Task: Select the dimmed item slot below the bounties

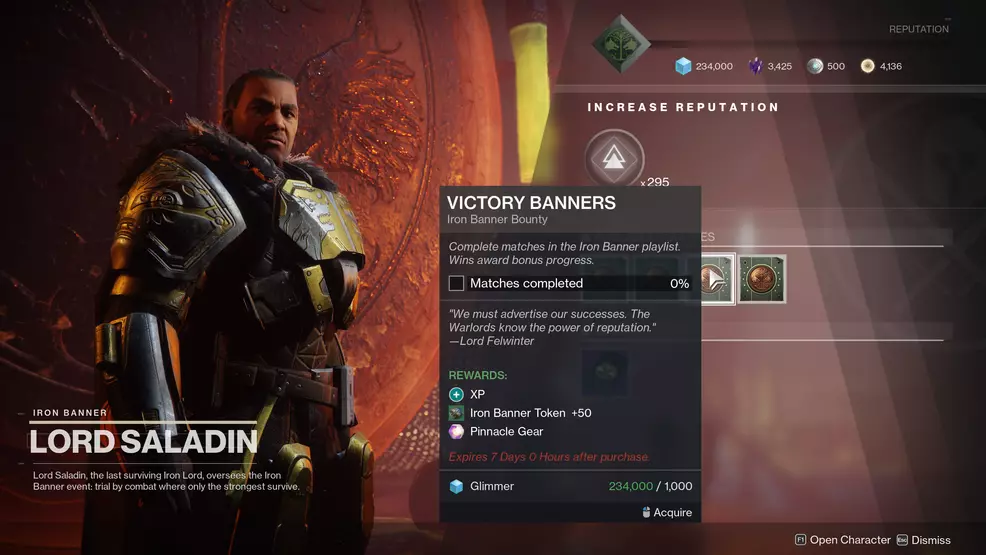Action: [x=606, y=370]
